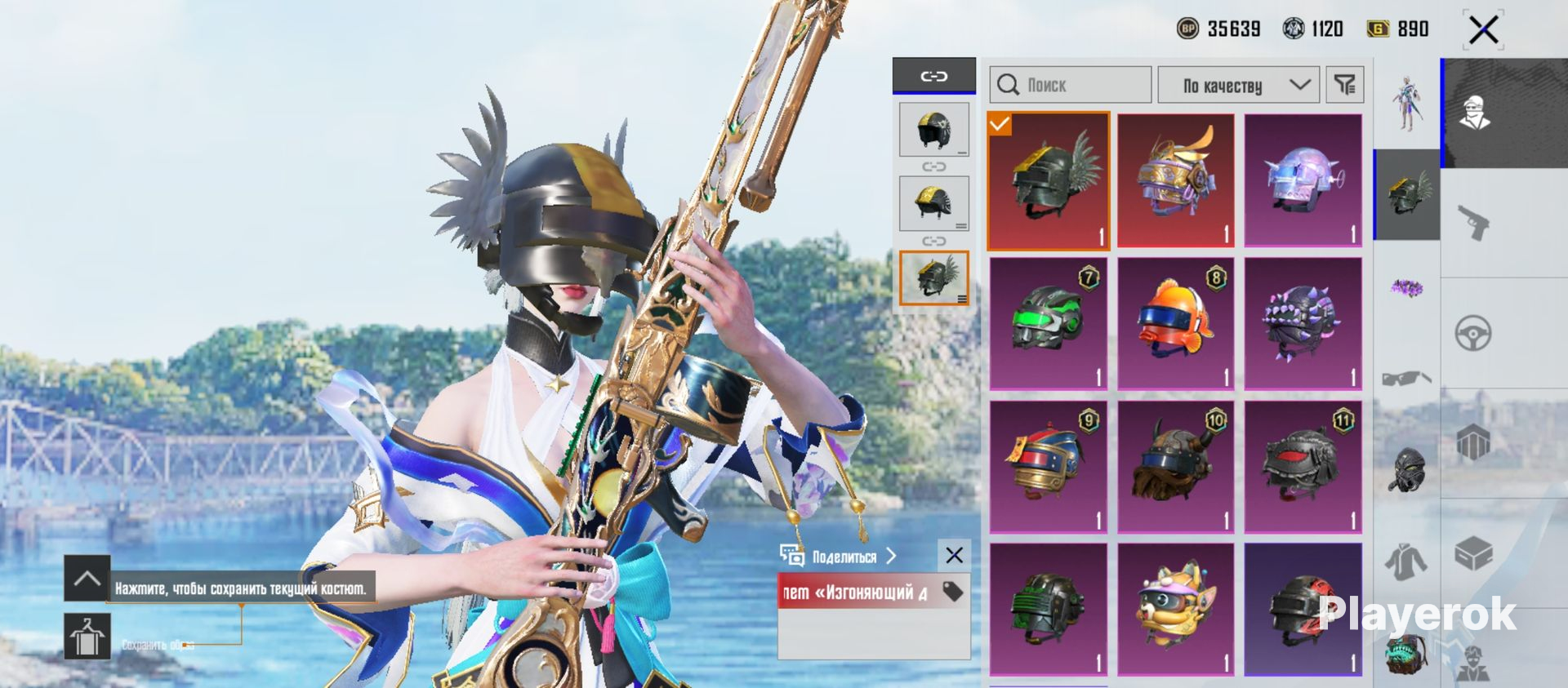The image size is (1568, 688).
Task: Select the purple spiked helmet skin
Action: (1303, 323)
